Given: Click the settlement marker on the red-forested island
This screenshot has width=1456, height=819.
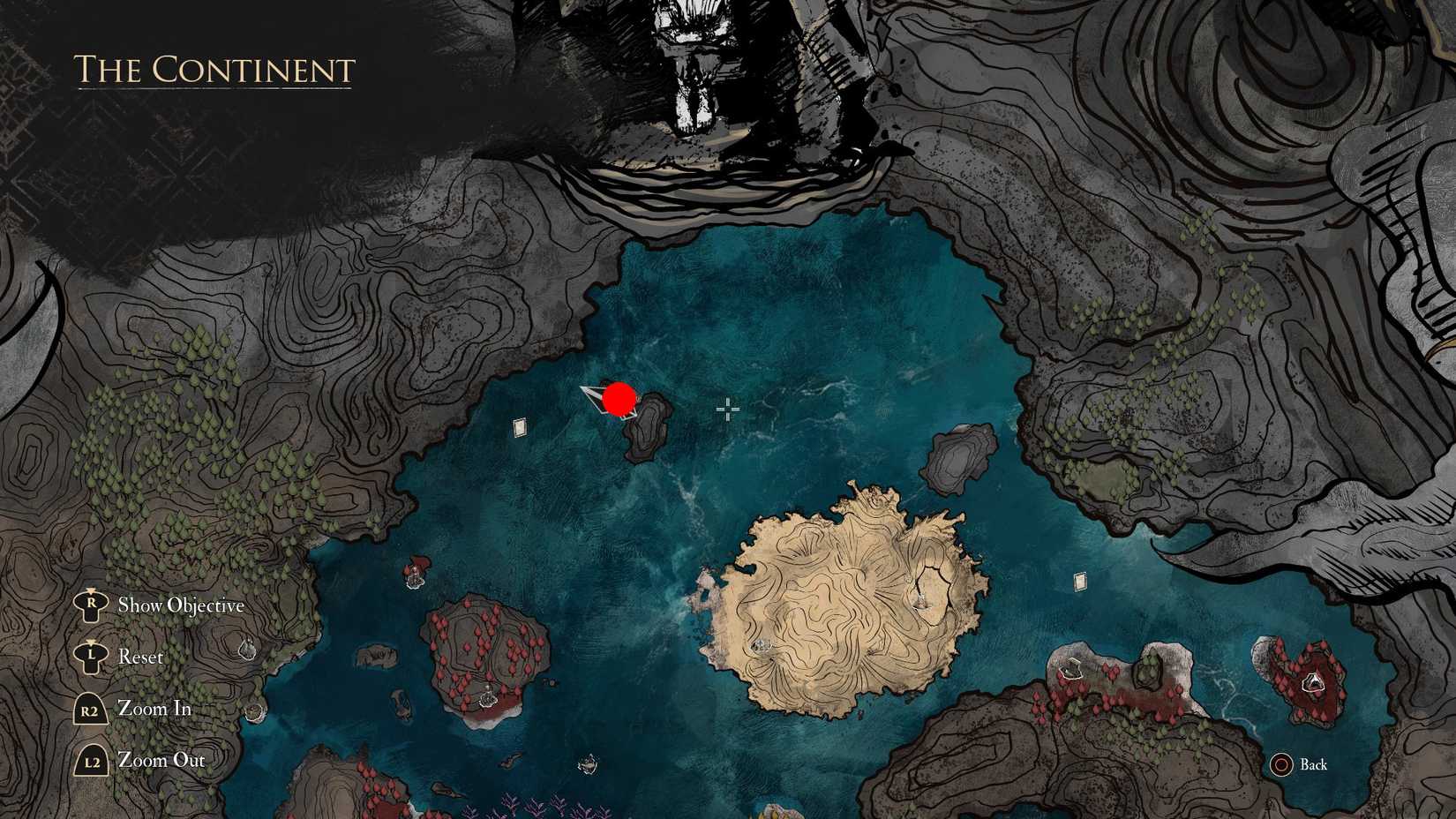Looking at the screenshot, I should pyautogui.click(x=487, y=698).
